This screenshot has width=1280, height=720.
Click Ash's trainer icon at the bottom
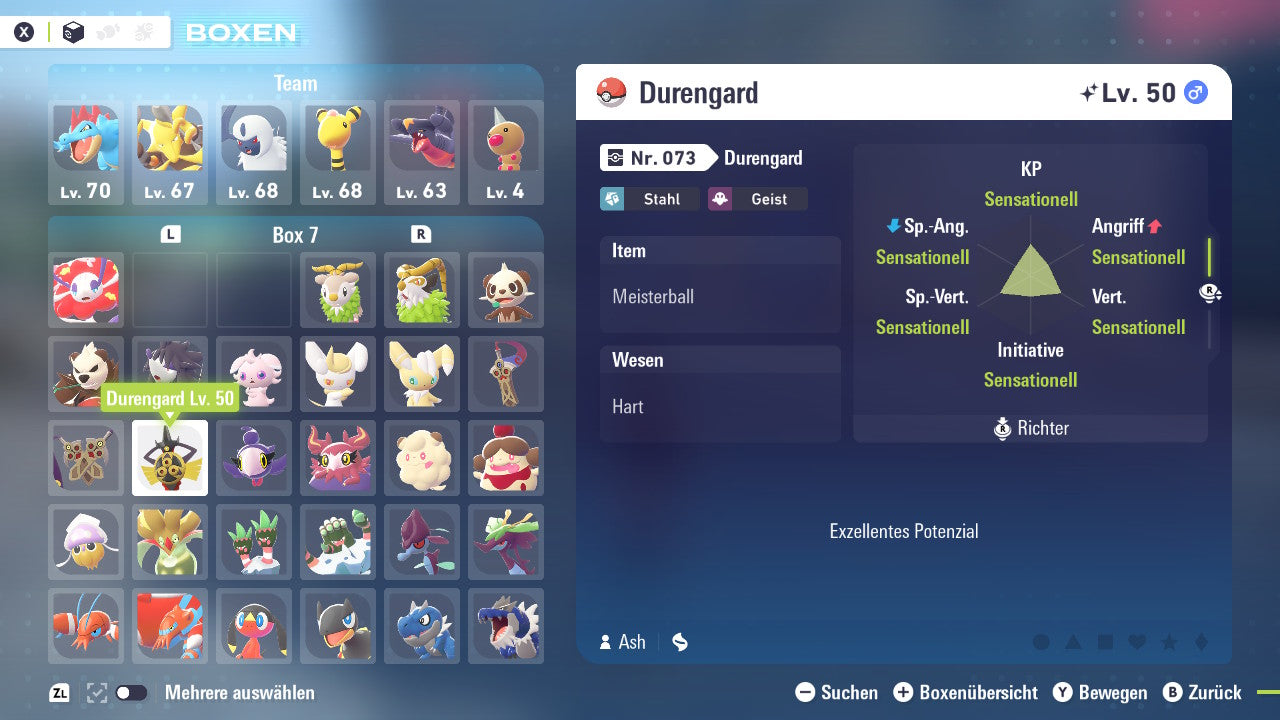click(x=604, y=642)
